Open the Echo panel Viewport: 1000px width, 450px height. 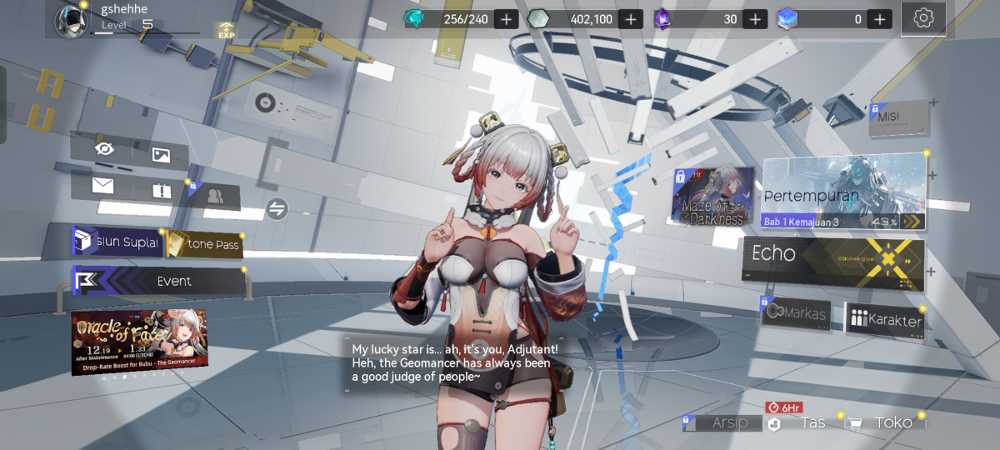tap(832, 256)
